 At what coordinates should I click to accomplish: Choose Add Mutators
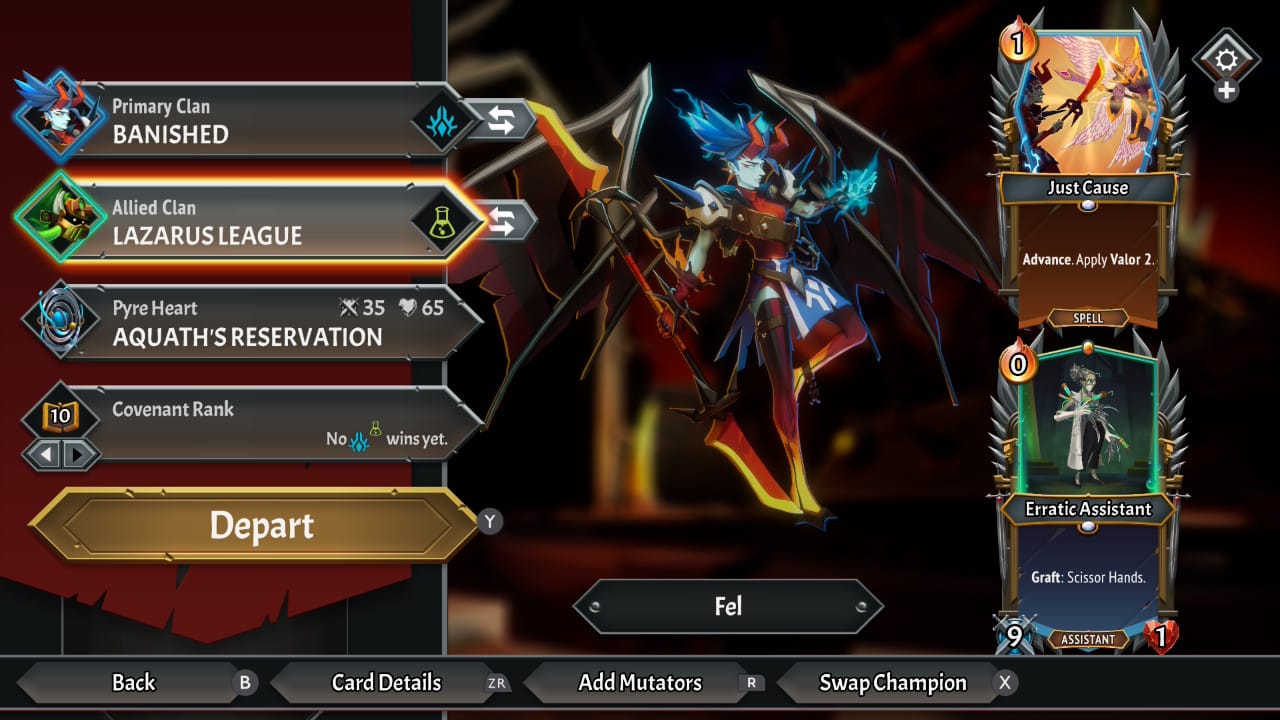640,683
